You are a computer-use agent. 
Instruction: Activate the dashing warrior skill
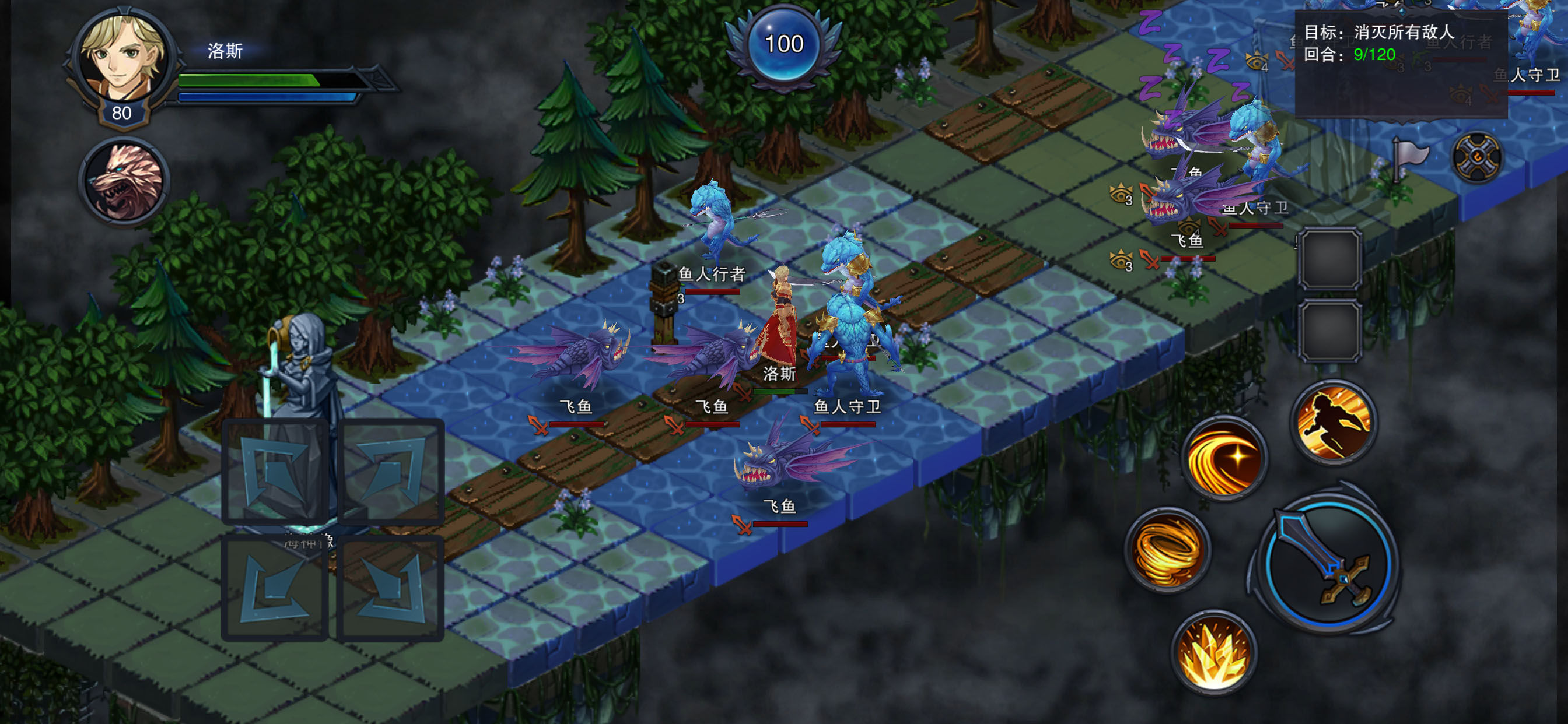pos(1333,421)
